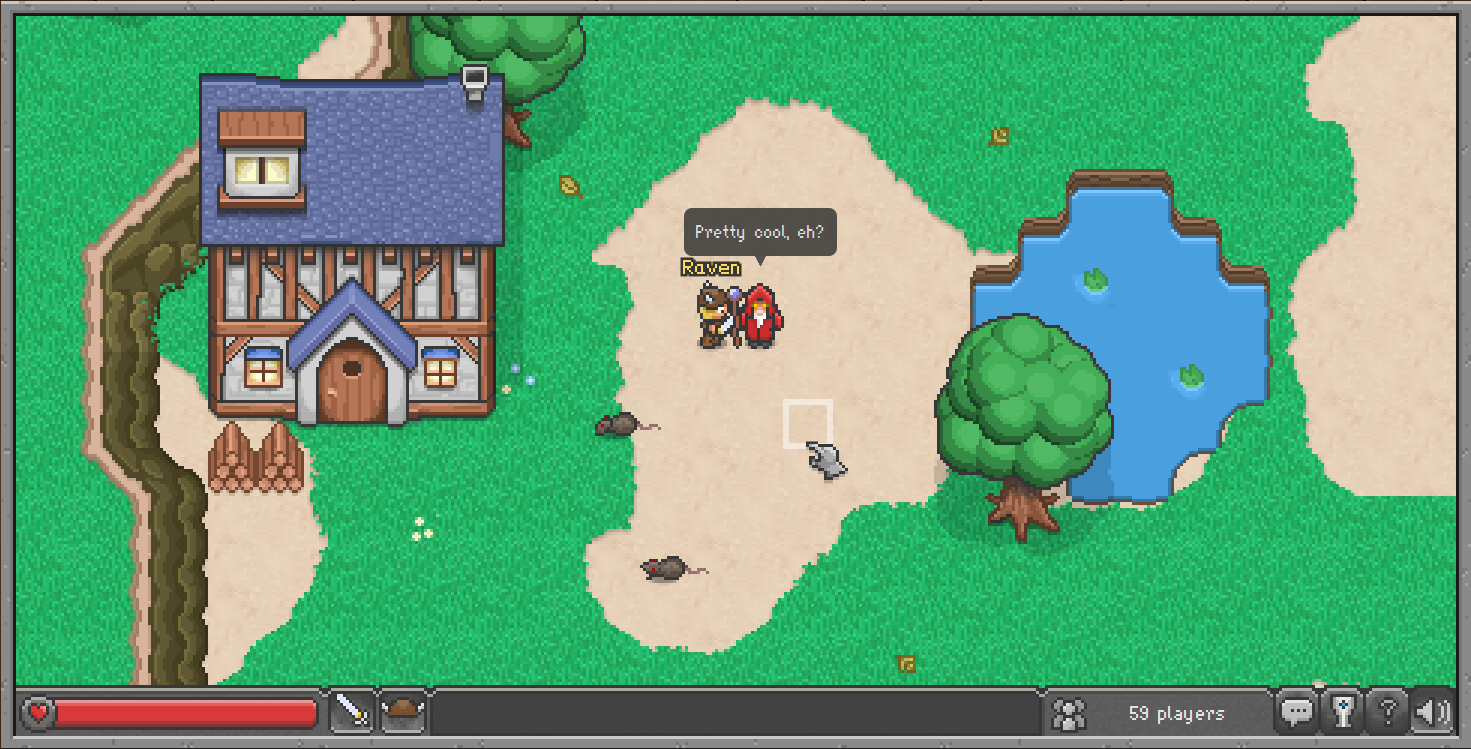Click the house chimney on the roof
1471x749 pixels.
(x=474, y=82)
